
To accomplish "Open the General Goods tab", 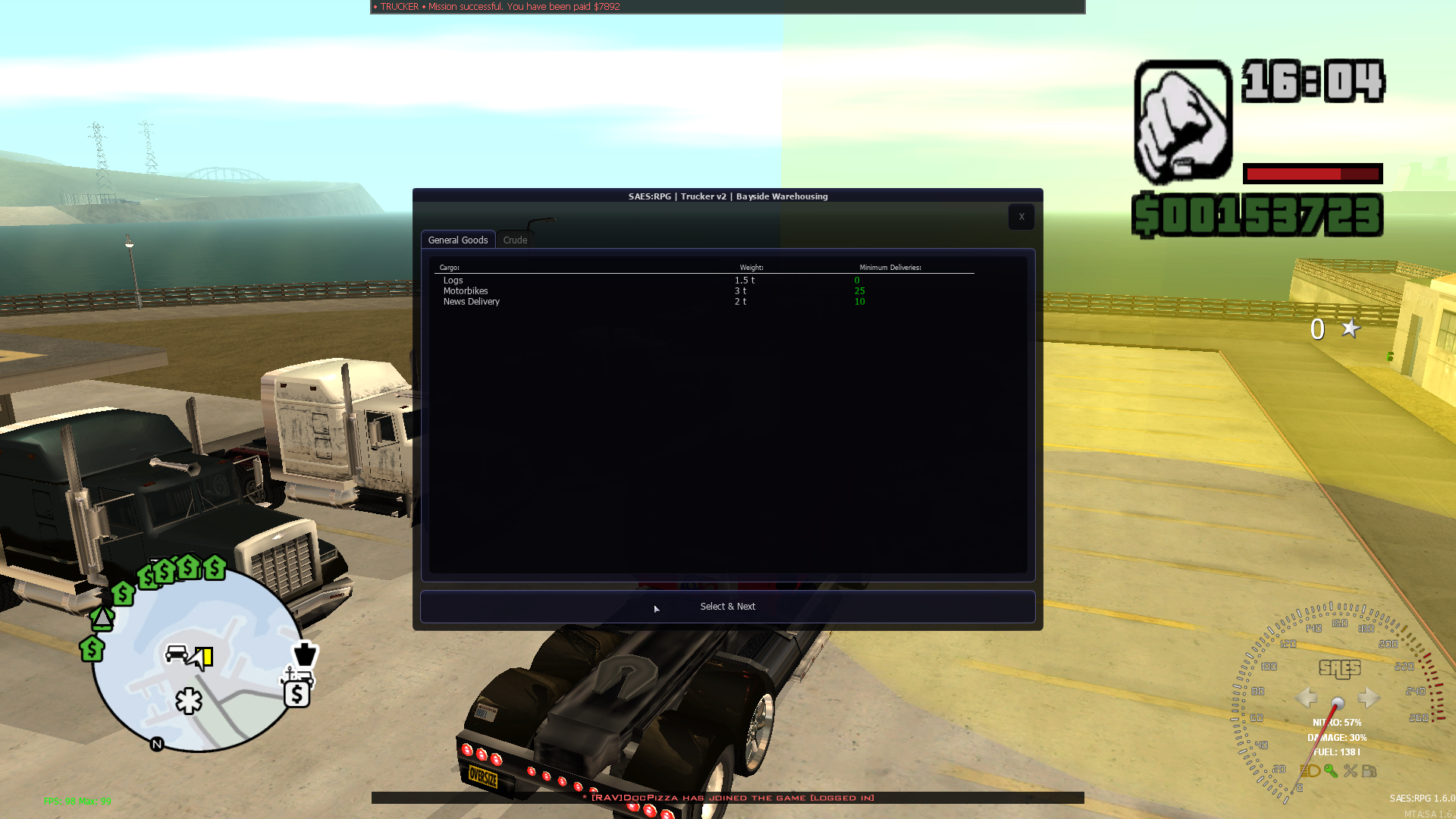I will pyautogui.click(x=458, y=240).
